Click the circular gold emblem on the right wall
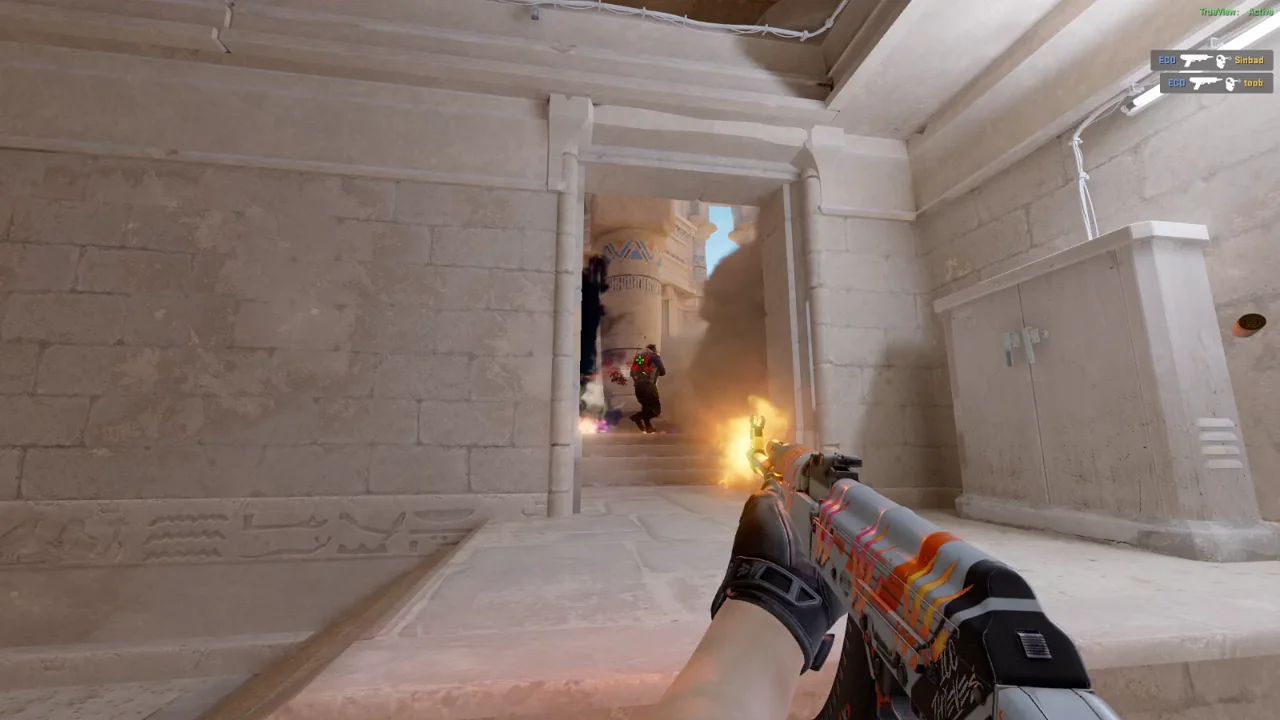The width and height of the screenshot is (1280, 720). (x=1251, y=323)
